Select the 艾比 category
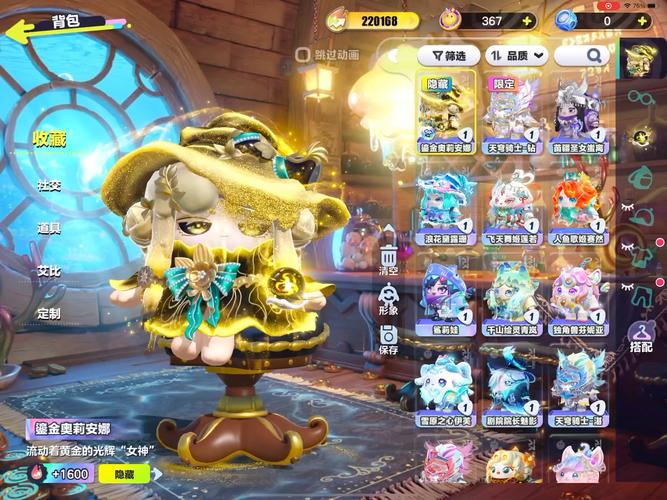Screen dimensions: 667x500 tap(49, 271)
